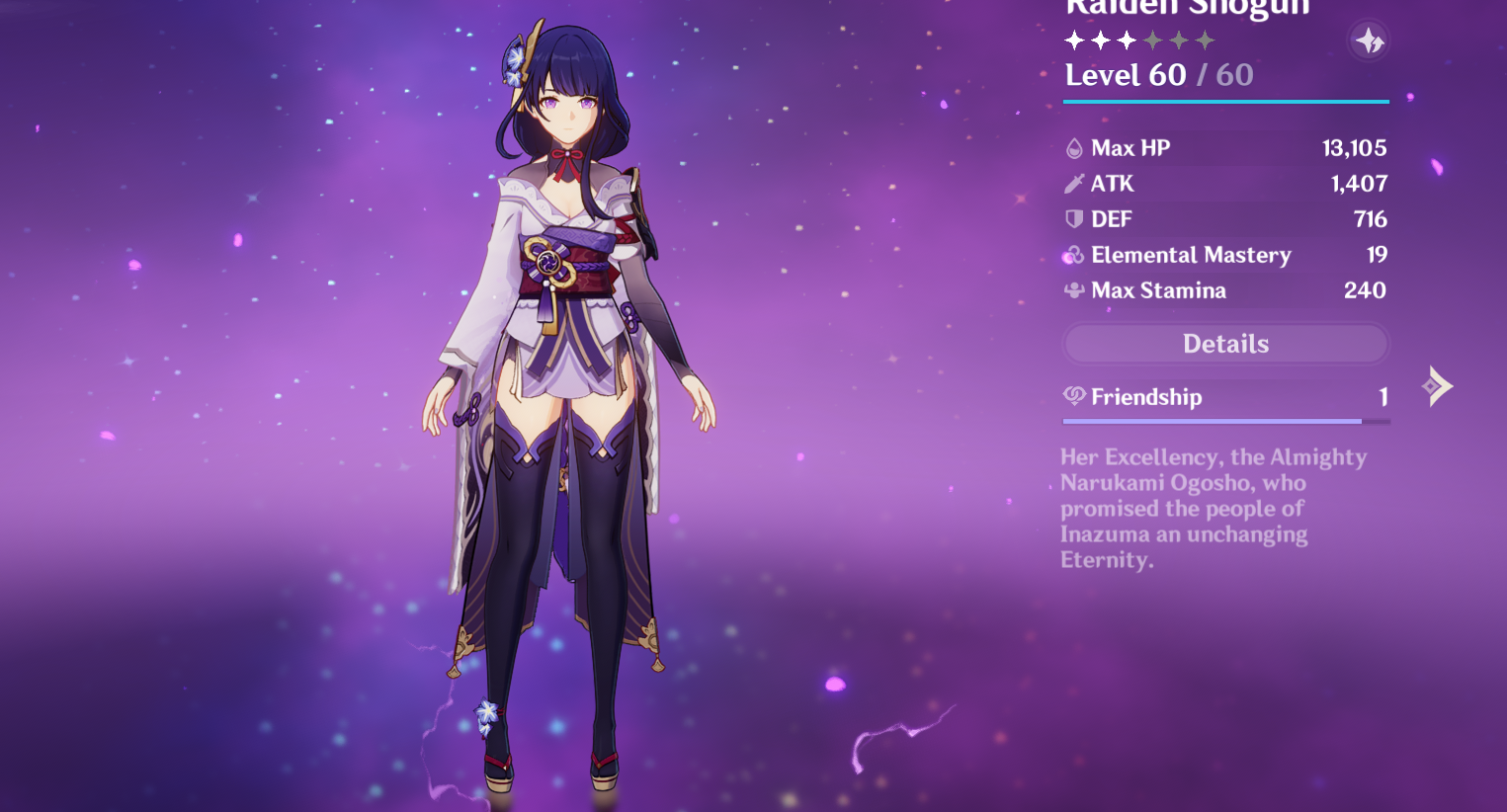Click the cyan divider under Level 60
1507x812 pixels.
point(1225,100)
